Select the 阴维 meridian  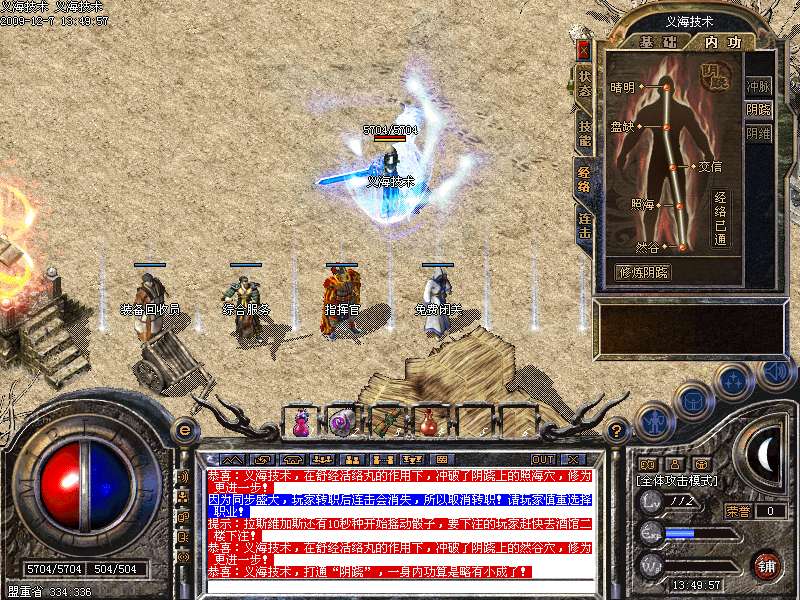click(x=759, y=133)
